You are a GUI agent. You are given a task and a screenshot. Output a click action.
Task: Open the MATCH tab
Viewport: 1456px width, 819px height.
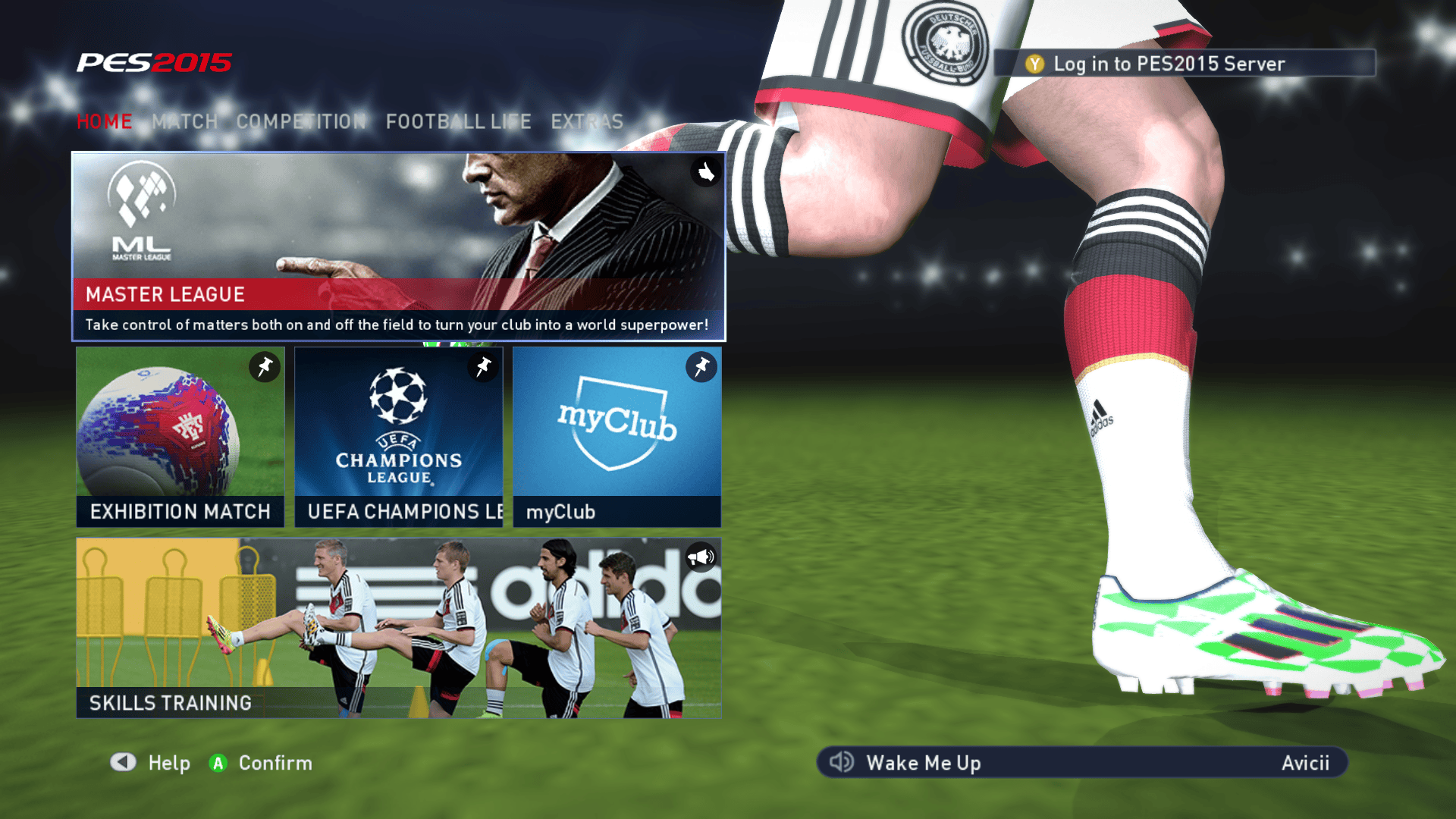[x=184, y=121]
